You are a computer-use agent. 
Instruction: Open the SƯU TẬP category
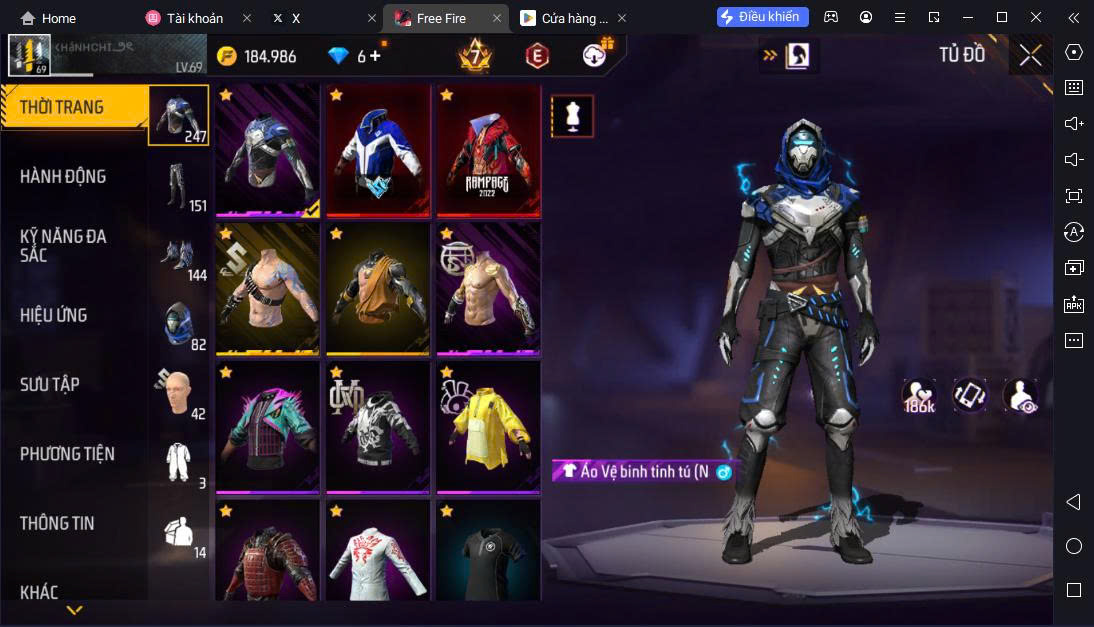click(x=50, y=385)
